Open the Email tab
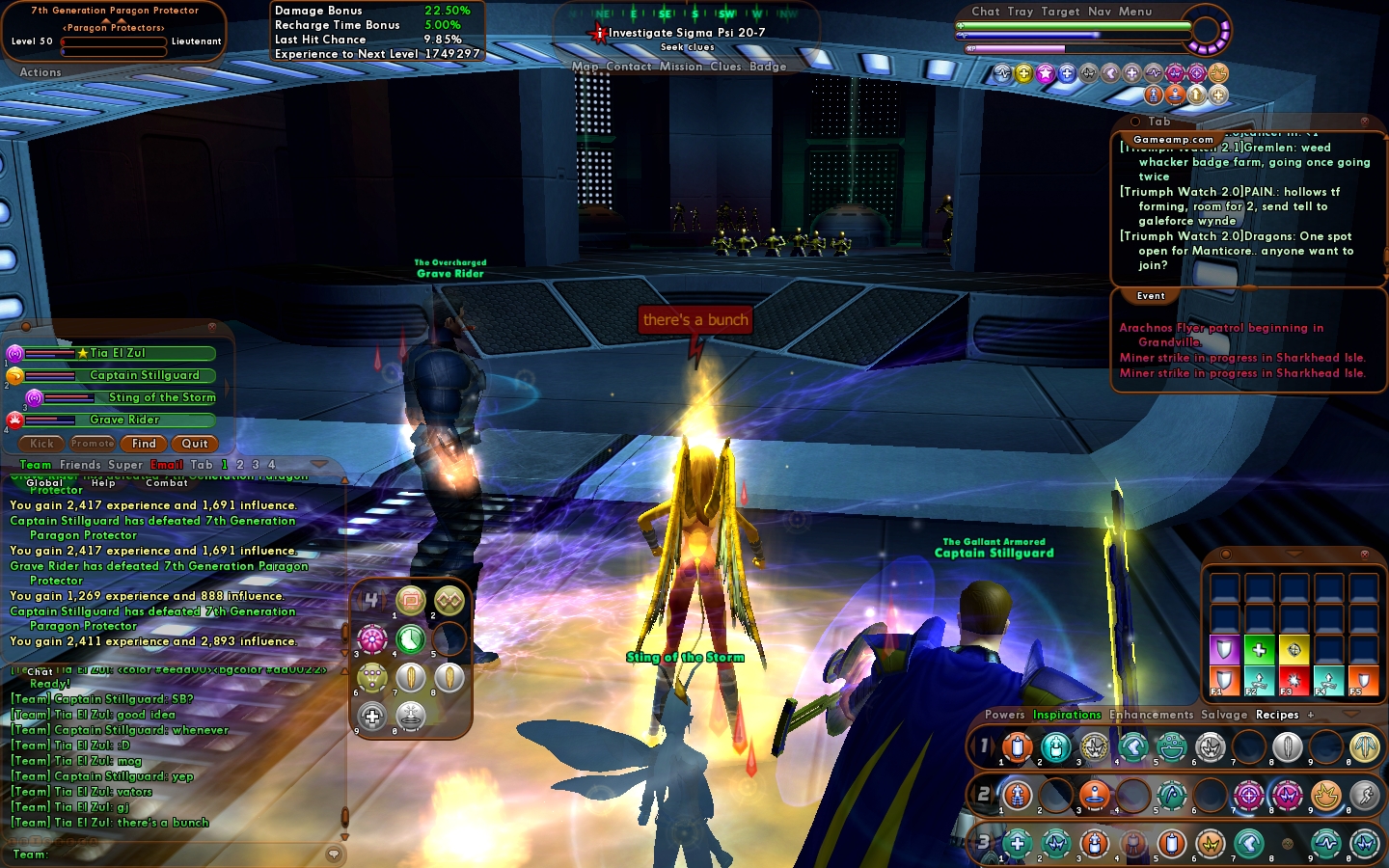 (167, 465)
